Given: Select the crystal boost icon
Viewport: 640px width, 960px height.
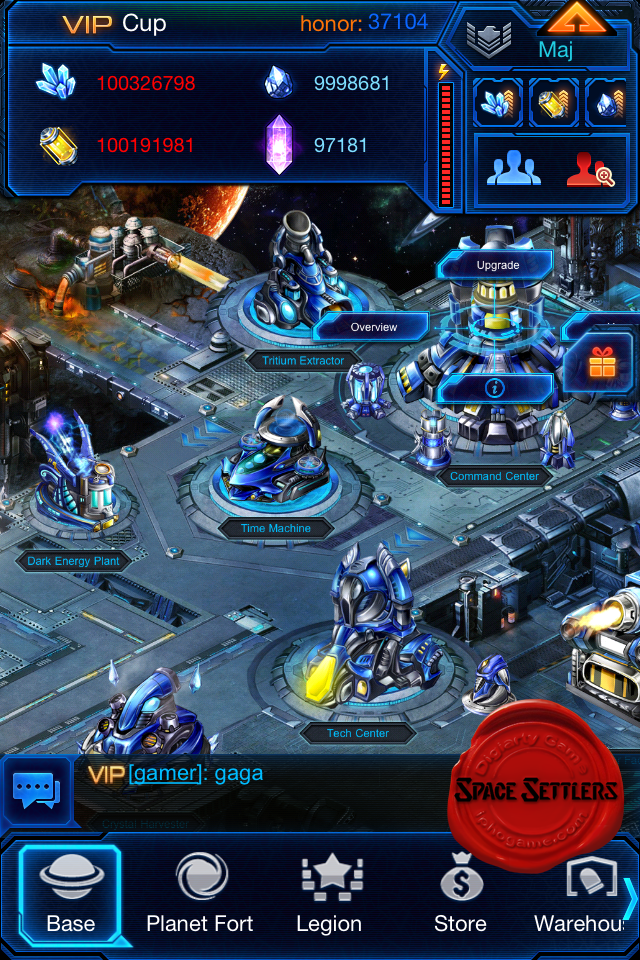Looking at the screenshot, I should 497,103.
